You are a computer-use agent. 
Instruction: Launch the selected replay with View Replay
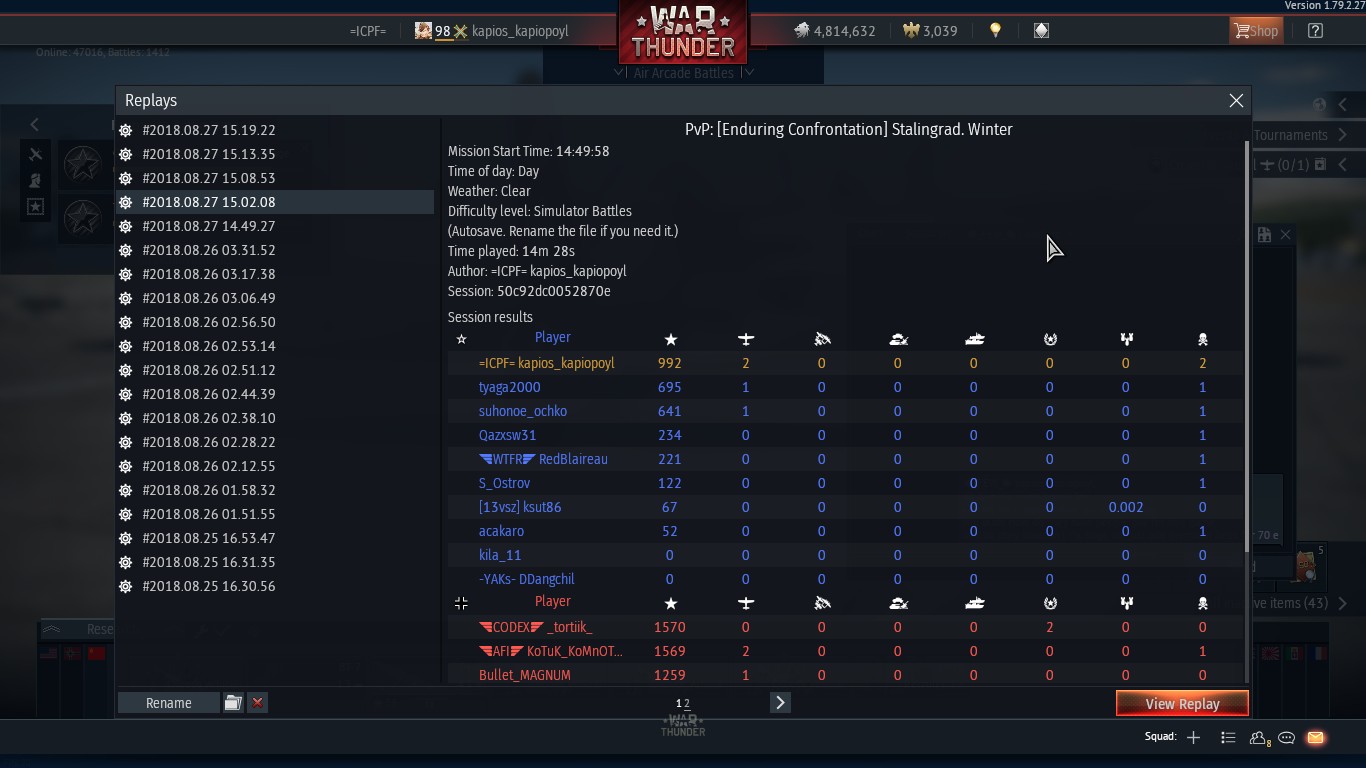(x=1182, y=704)
